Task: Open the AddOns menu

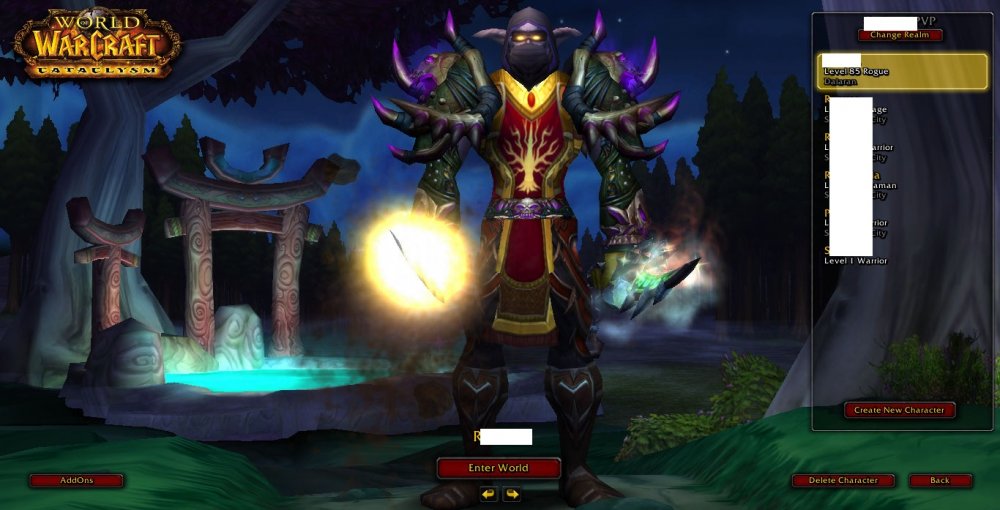Action: (76, 480)
